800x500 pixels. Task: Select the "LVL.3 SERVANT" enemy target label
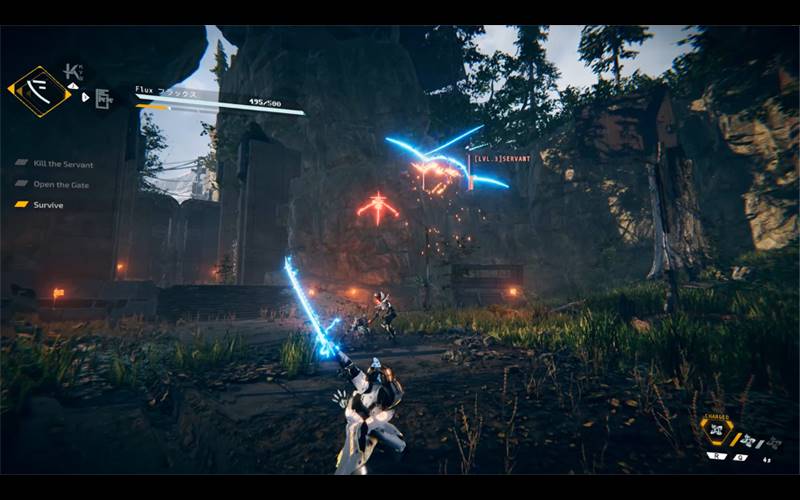point(503,159)
